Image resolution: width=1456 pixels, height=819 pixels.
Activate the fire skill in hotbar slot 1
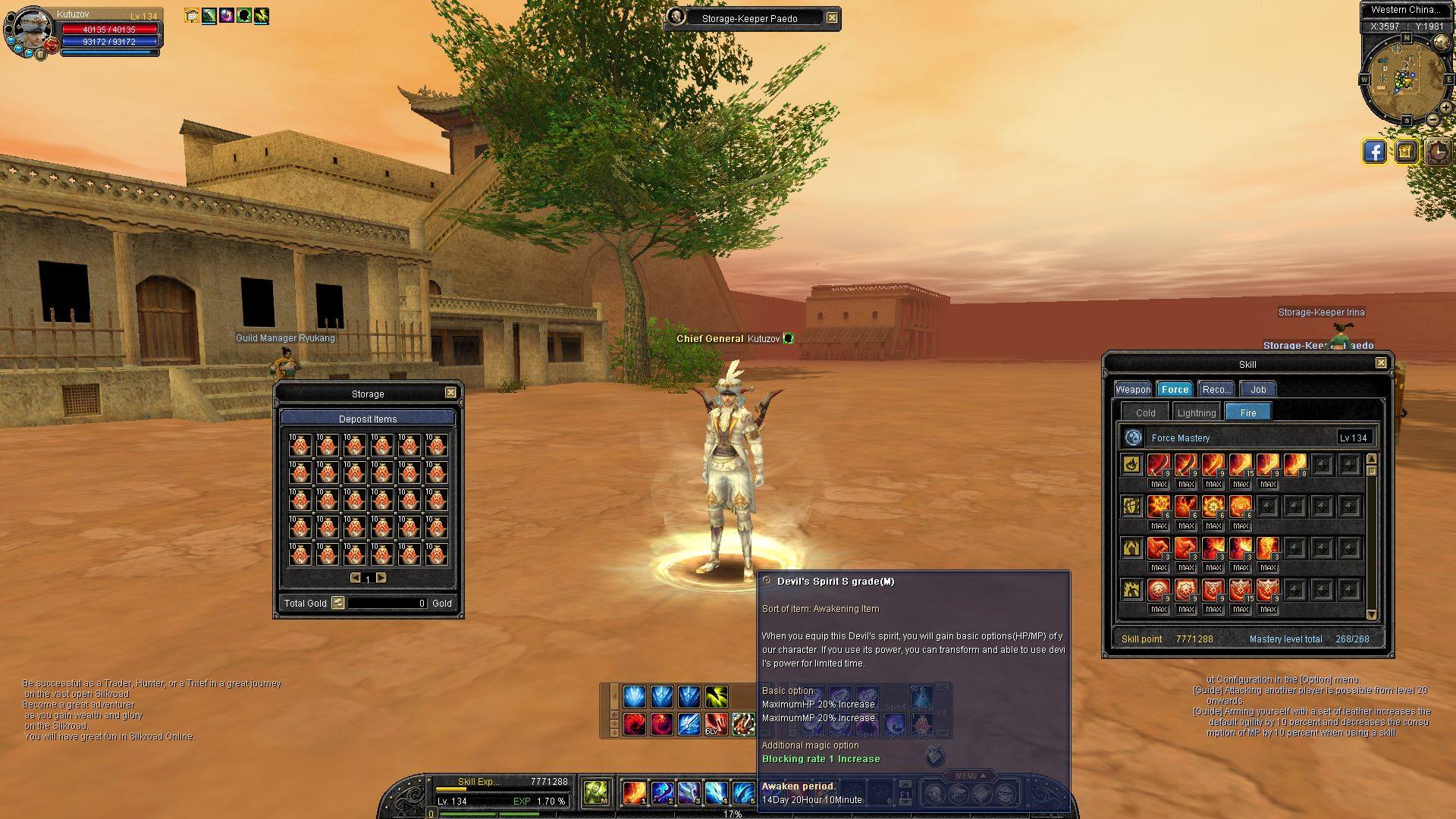pos(634,793)
